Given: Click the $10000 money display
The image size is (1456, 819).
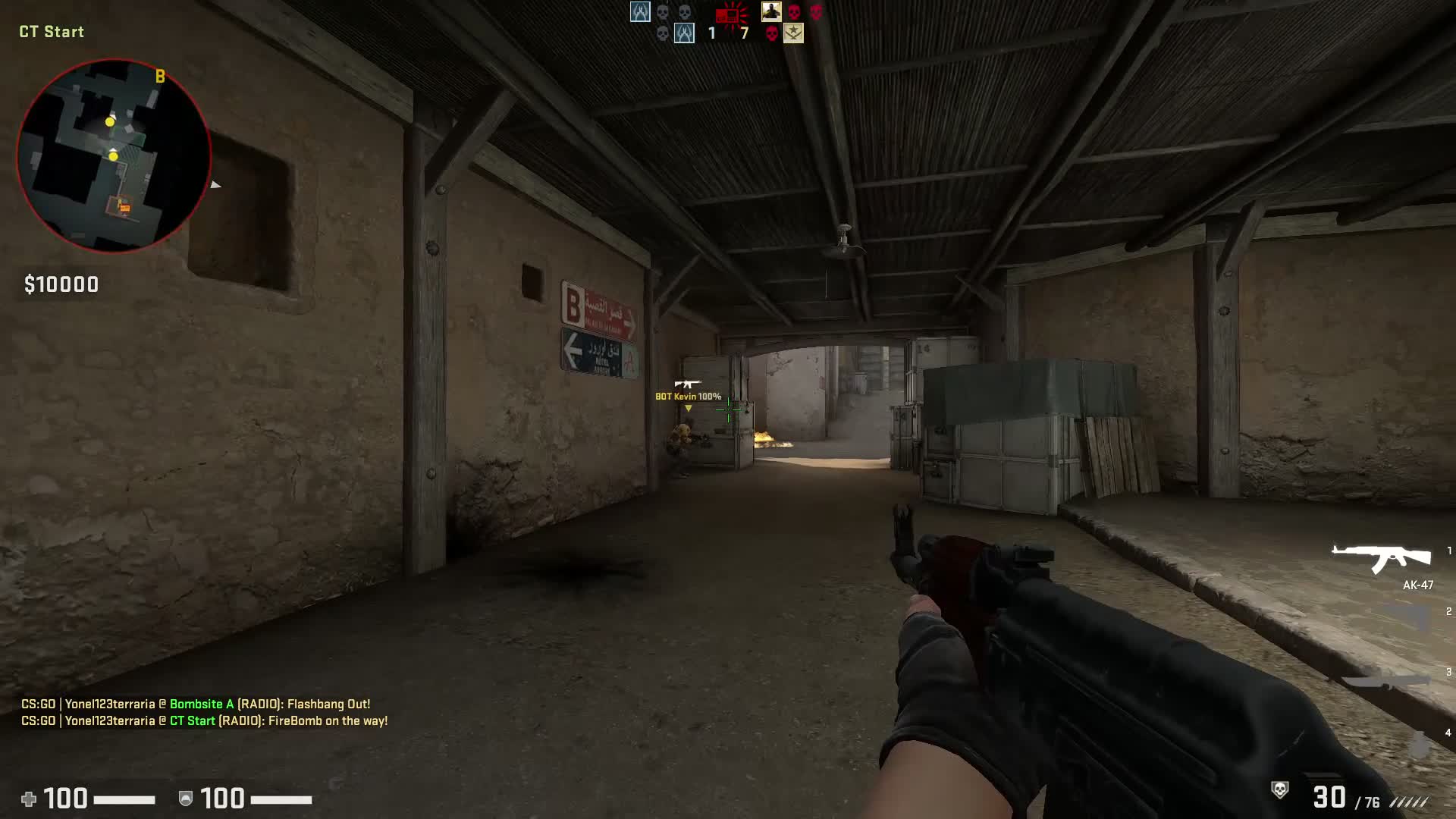Looking at the screenshot, I should (x=61, y=284).
